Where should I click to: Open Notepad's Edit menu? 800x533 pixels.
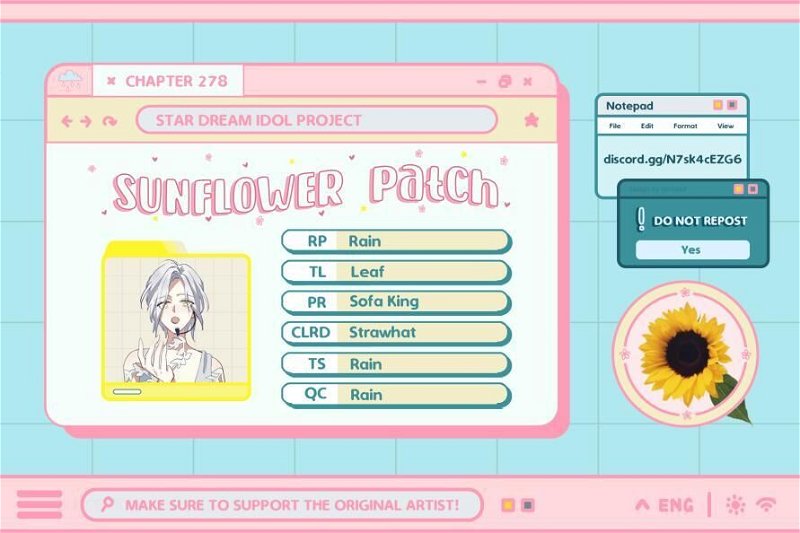point(647,126)
